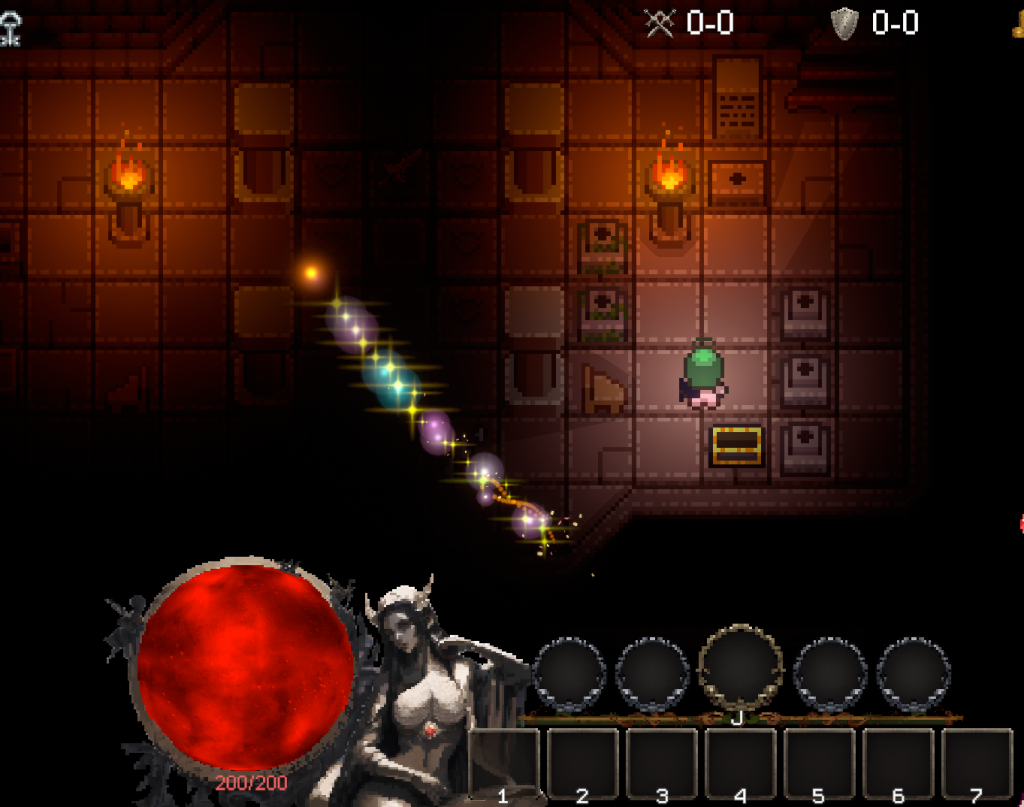Image resolution: width=1024 pixels, height=807 pixels.
Task: Click the crossed swords attack icon
Action: [660, 22]
